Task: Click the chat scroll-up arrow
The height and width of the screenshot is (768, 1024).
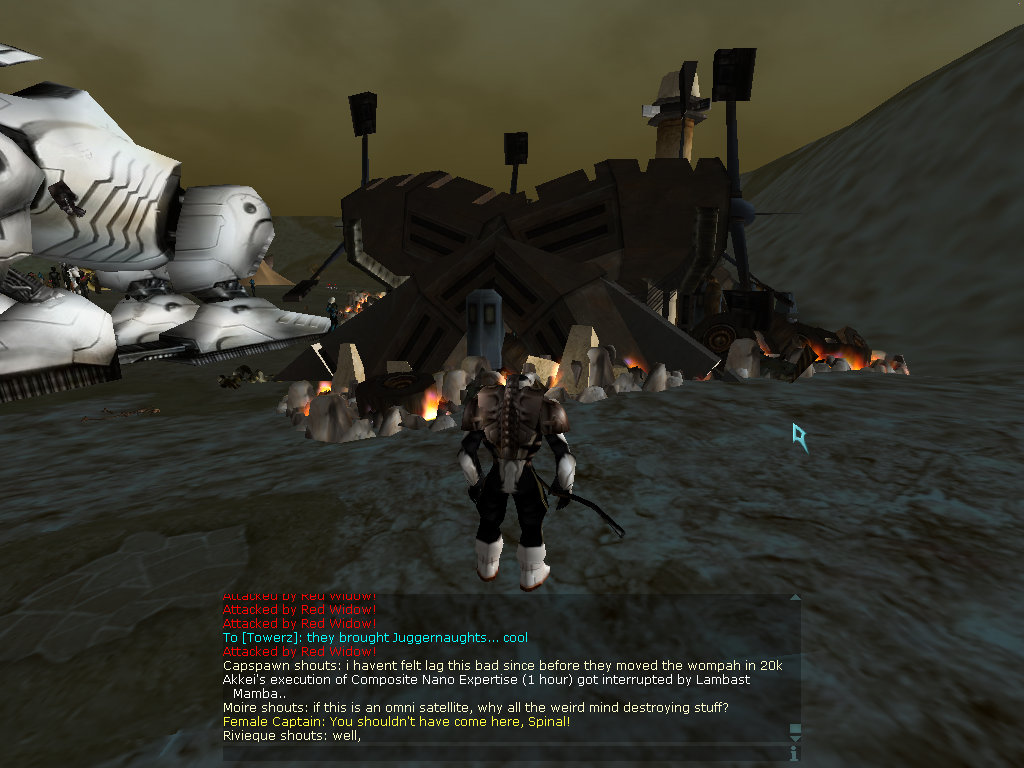Action: point(795,598)
